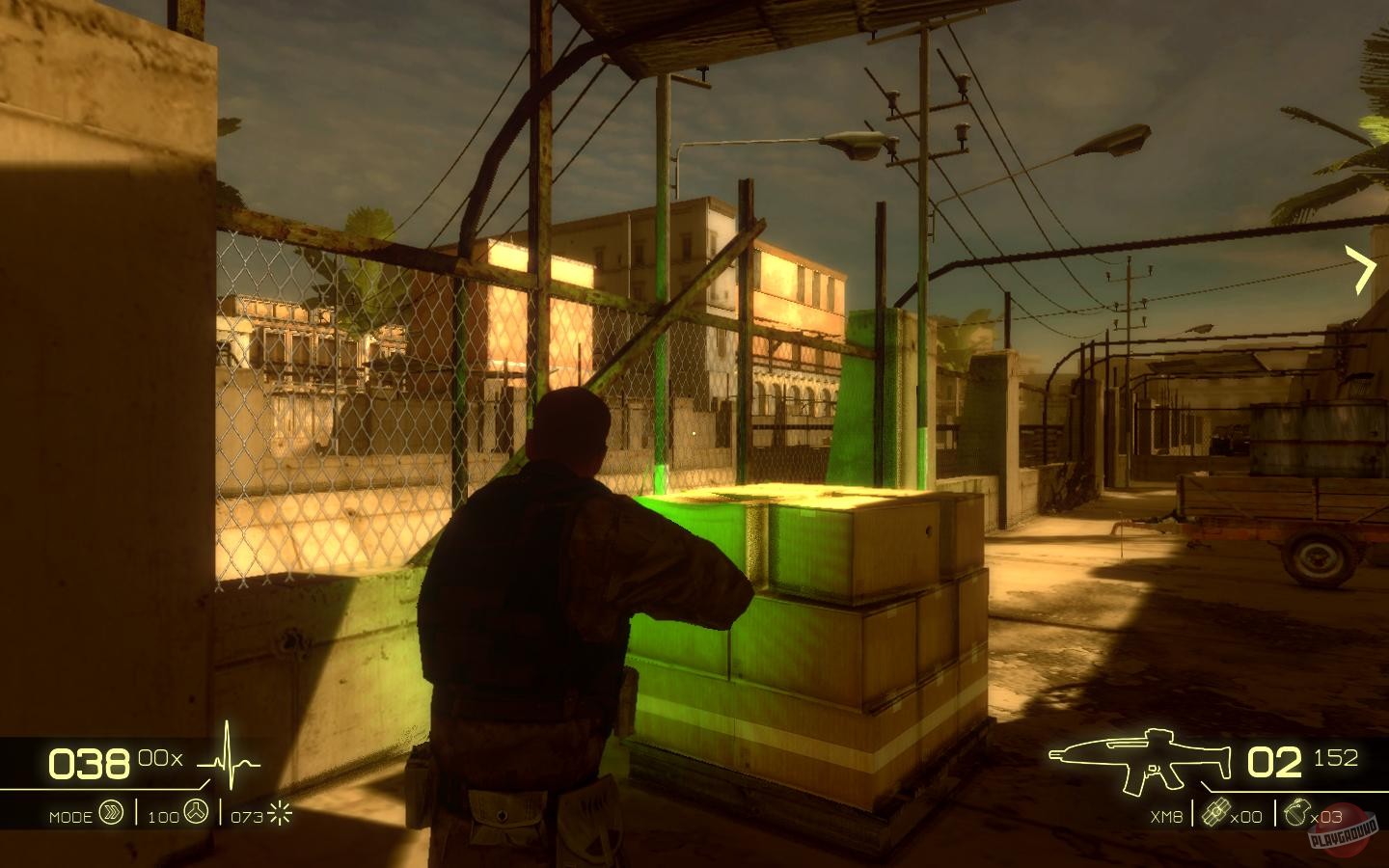Click the grenade icon showing x03
This screenshot has height=868, width=1389.
(x=1297, y=814)
